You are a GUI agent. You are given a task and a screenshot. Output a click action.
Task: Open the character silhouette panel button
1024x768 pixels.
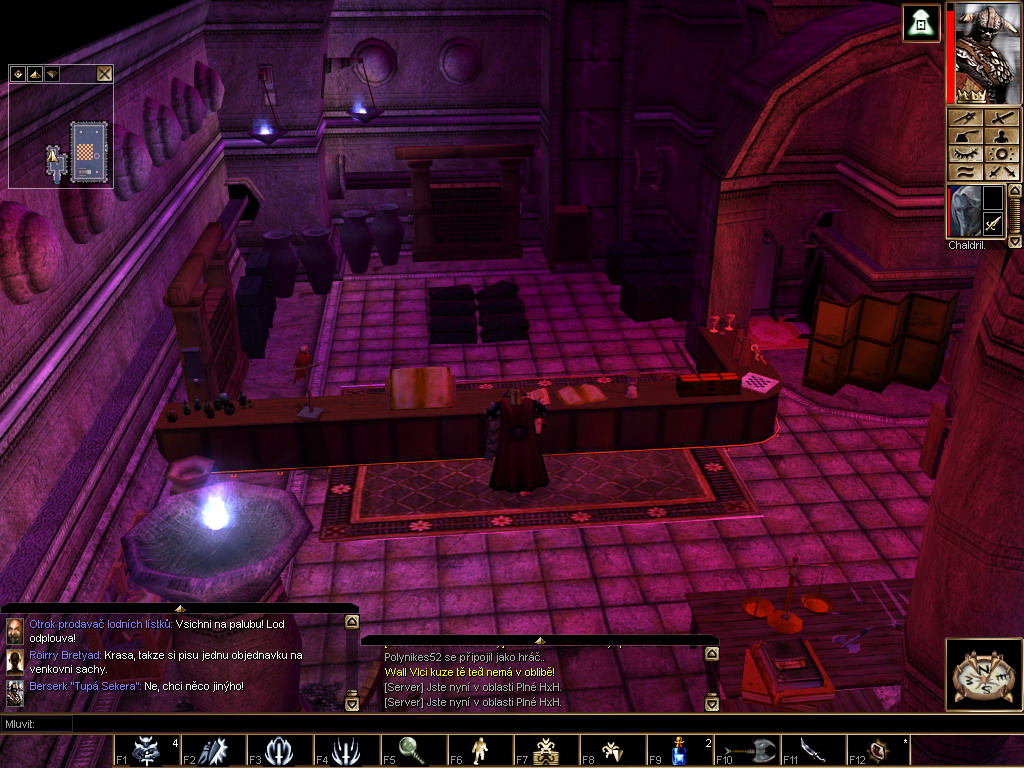click(1001, 136)
